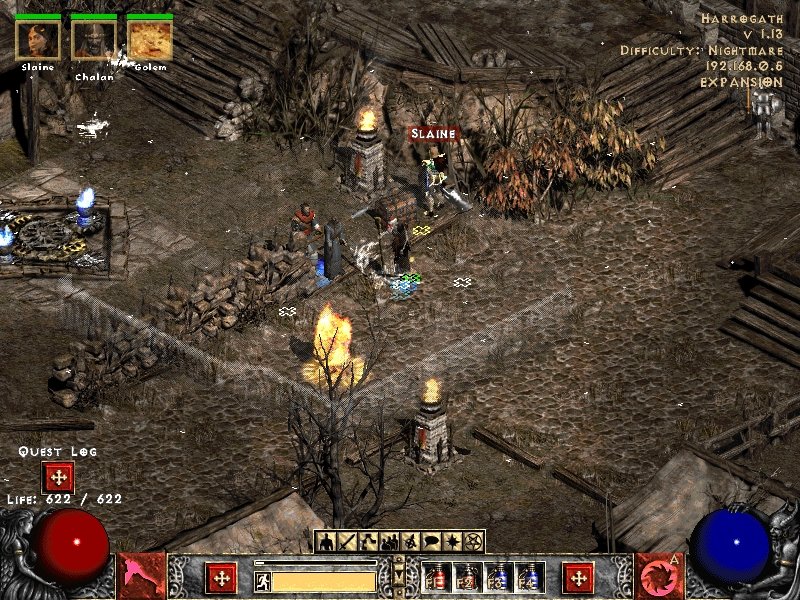Image resolution: width=800 pixels, height=600 pixels.
Task: Toggle the run/walk running man button
Action: tap(262, 581)
